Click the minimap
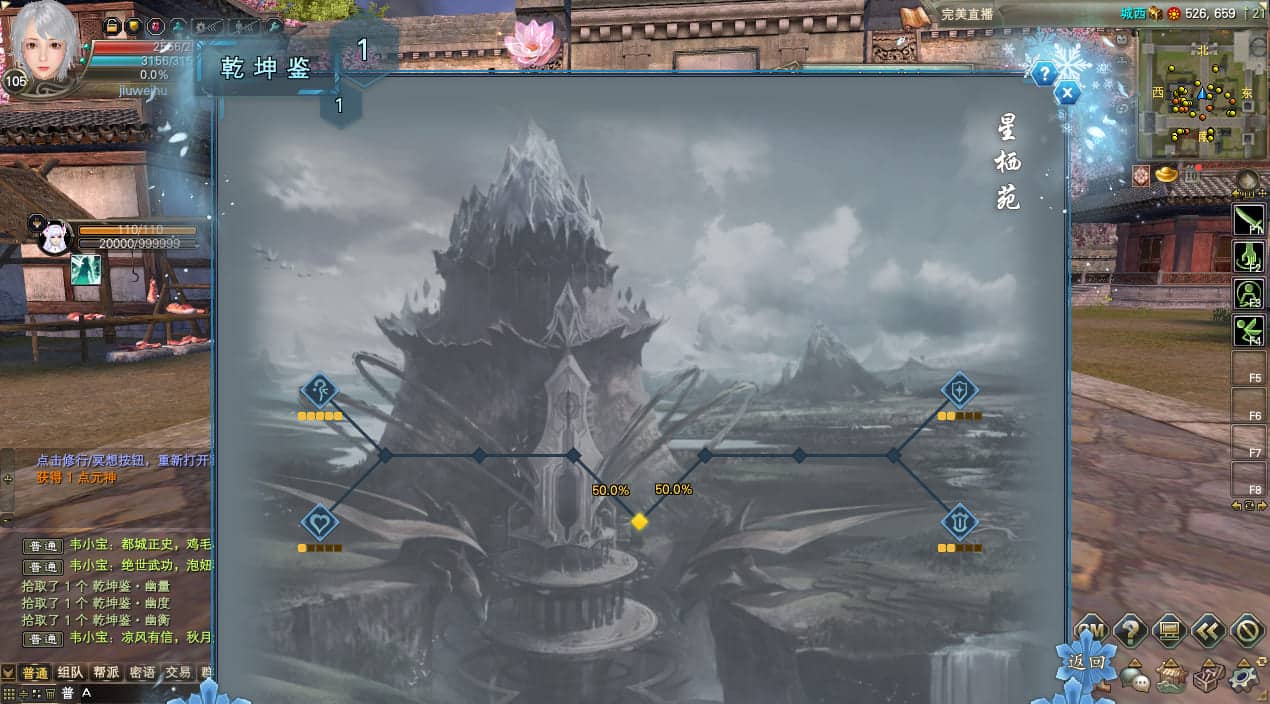This screenshot has height=704, width=1270. (1199, 95)
